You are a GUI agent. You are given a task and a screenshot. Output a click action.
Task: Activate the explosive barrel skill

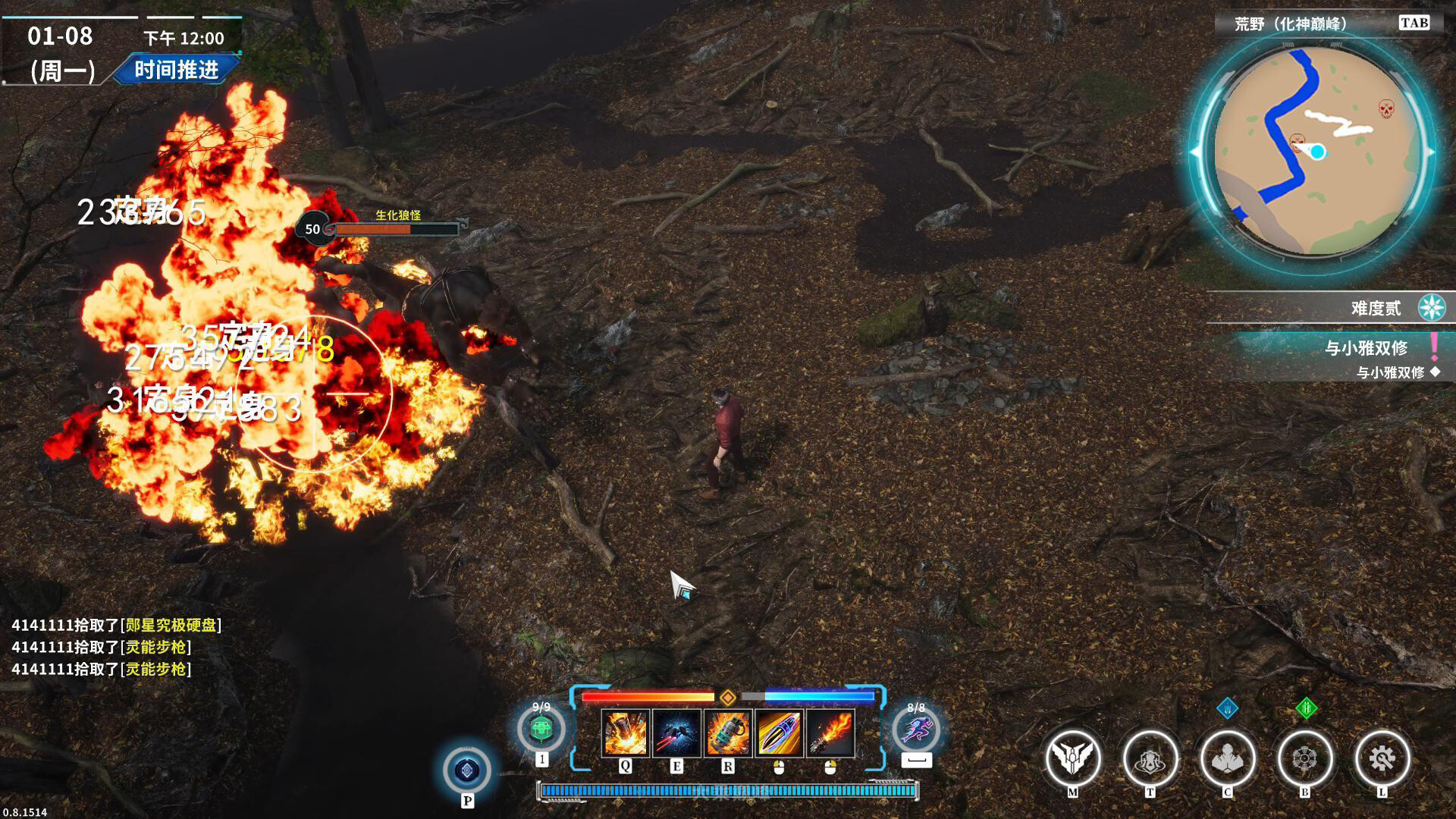pos(625,733)
